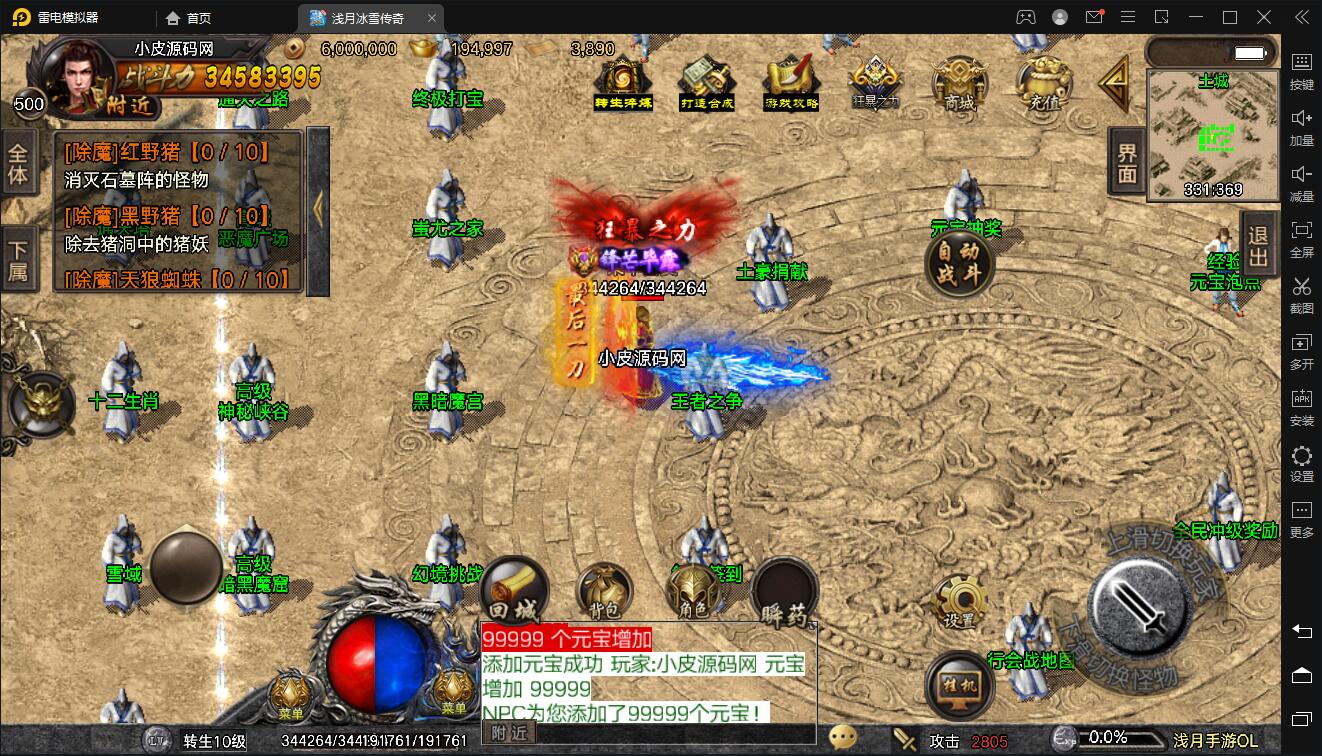Switch to the 全体 tab
The width and height of the screenshot is (1322, 756).
point(18,164)
